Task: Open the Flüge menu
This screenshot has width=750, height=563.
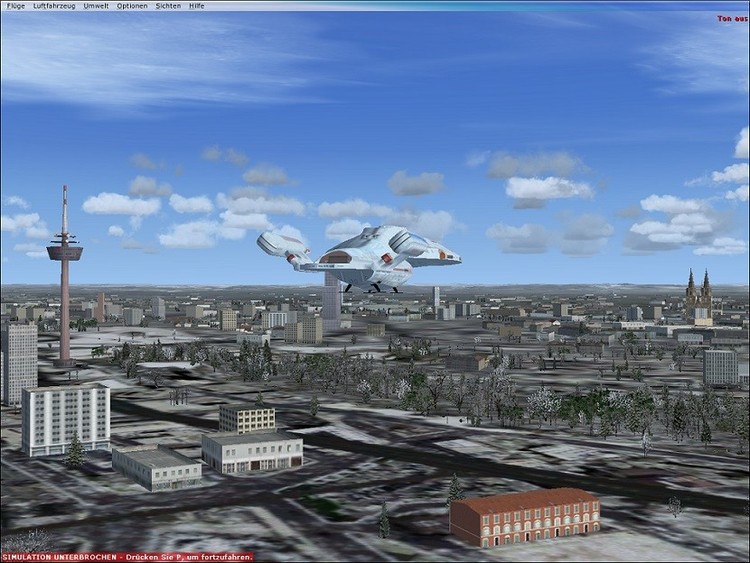Action: pyautogui.click(x=15, y=5)
